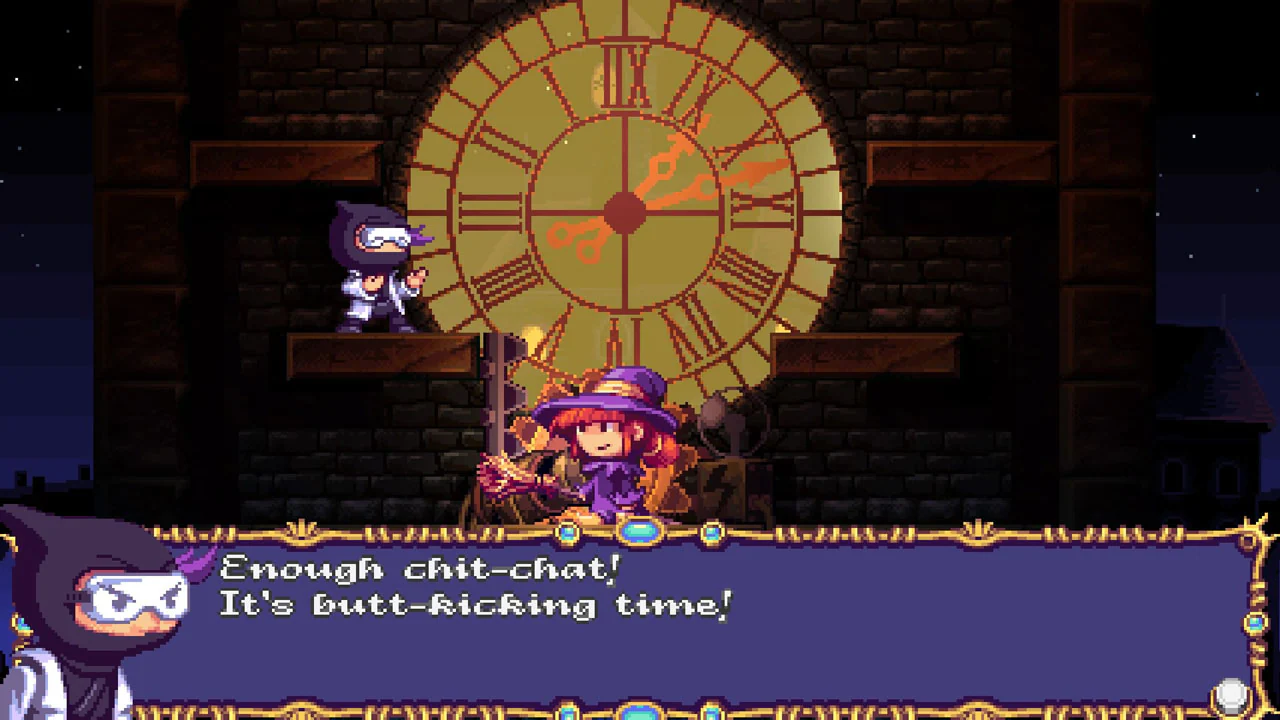Click the gem centered on the dialogue bottom border
The width and height of the screenshot is (1280, 720).
pyautogui.click(x=640, y=712)
